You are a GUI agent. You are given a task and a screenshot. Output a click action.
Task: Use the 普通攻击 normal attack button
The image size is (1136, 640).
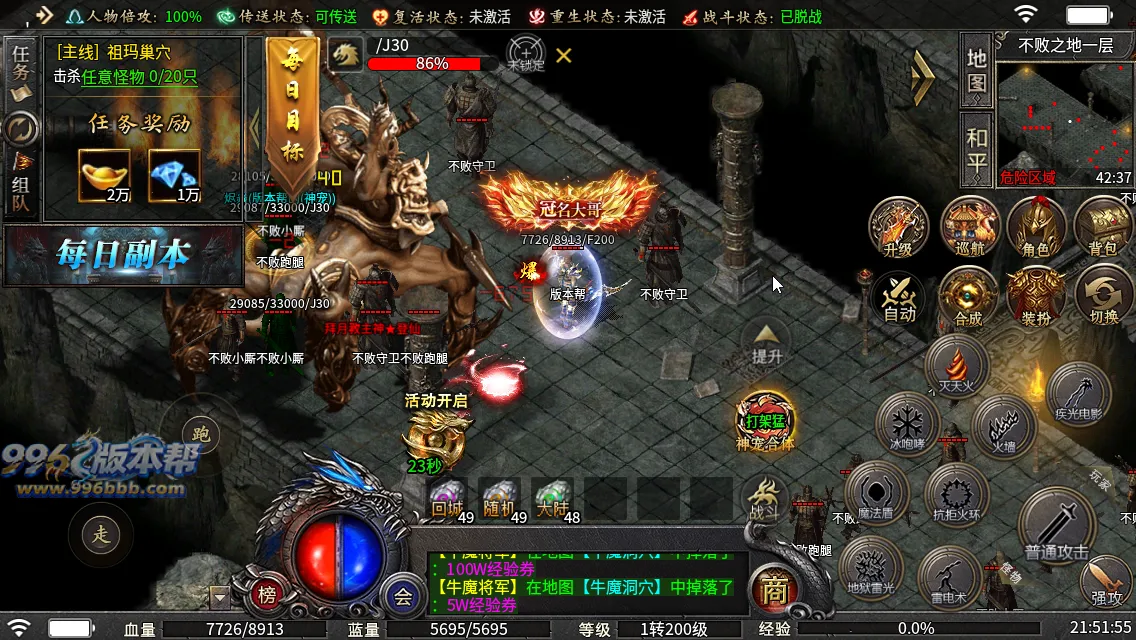pyautogui.click(x=1056, y=526)
